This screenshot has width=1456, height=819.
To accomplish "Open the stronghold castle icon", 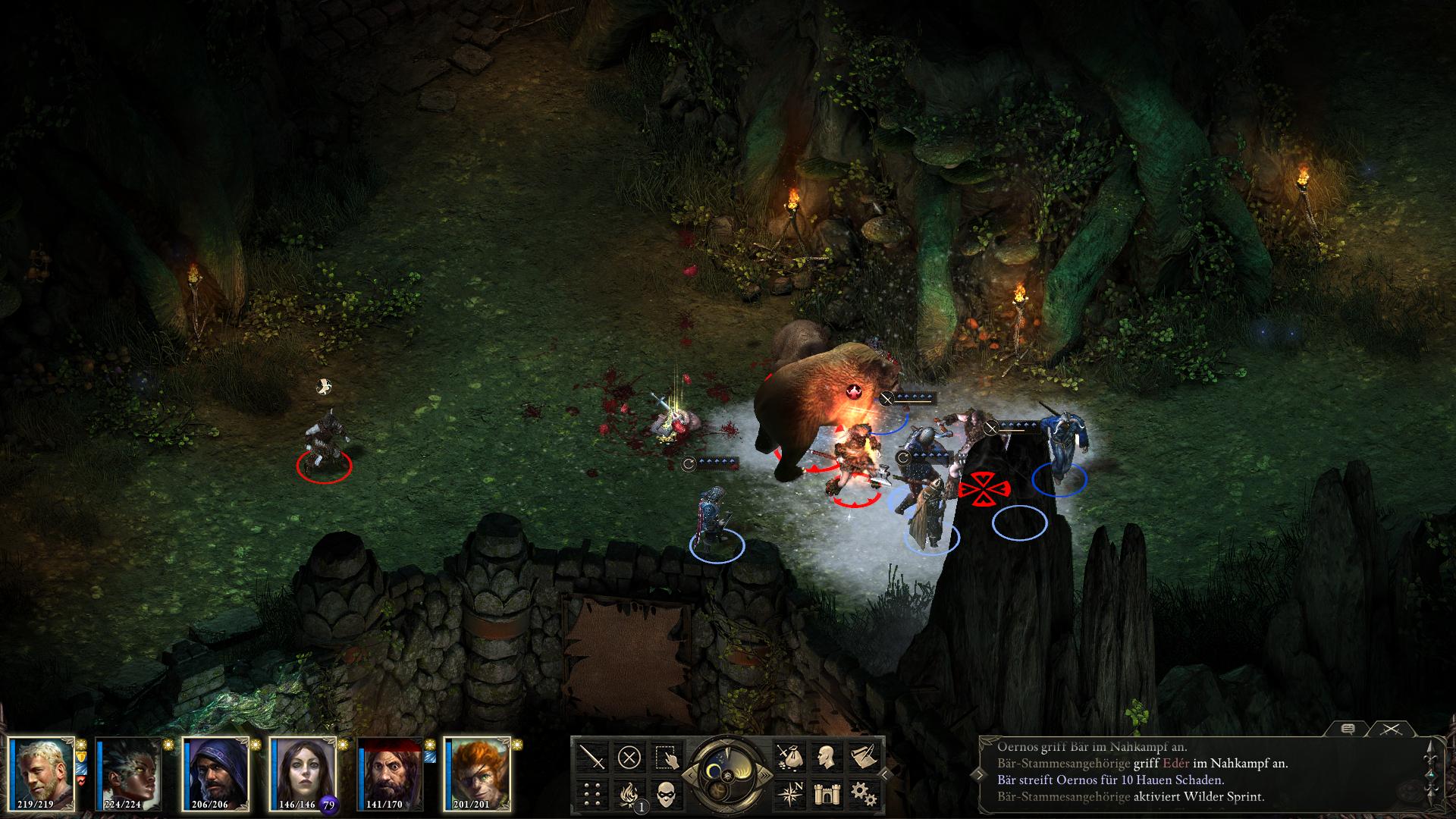I will [x=826, y=794].
